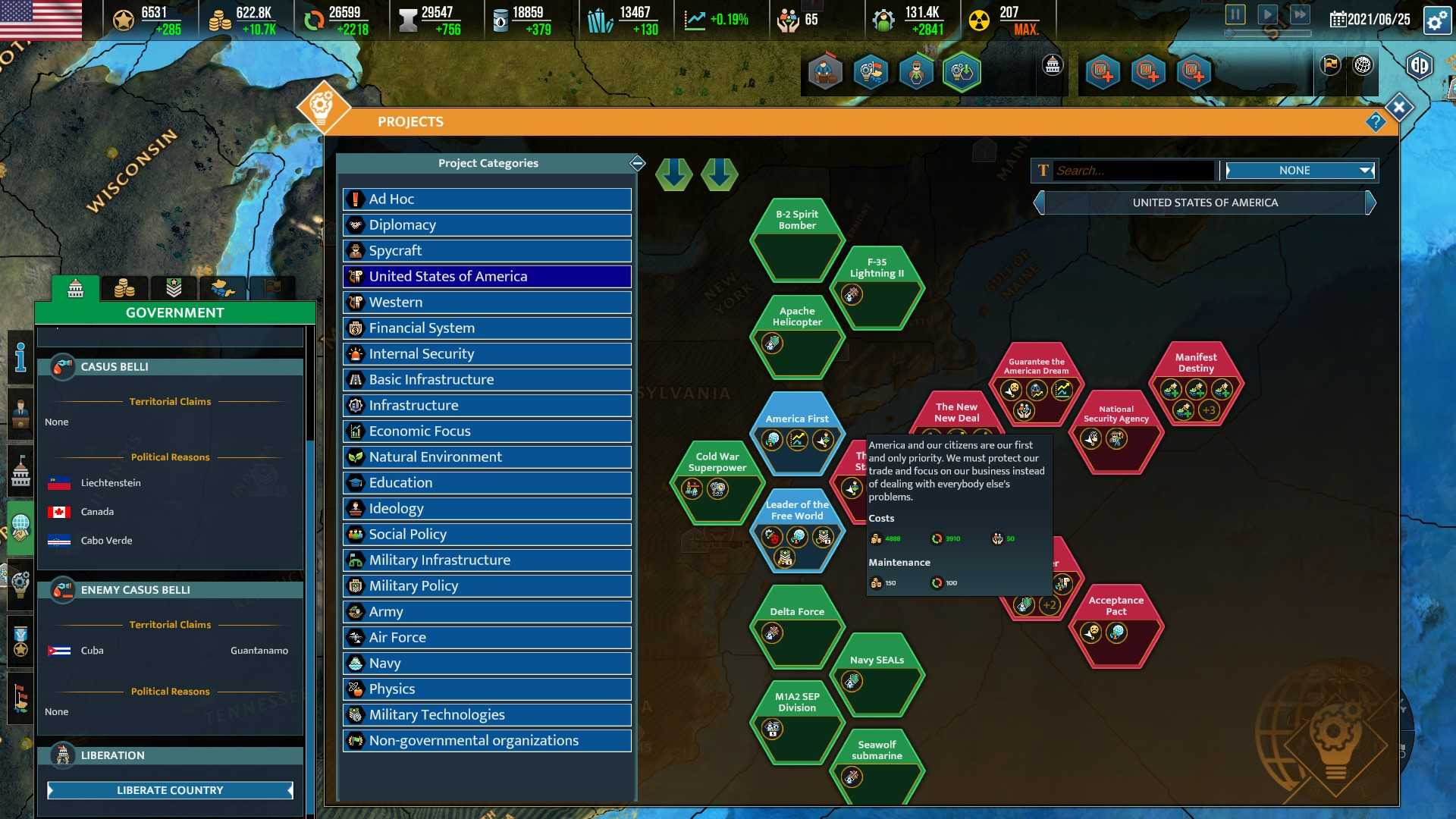
Task: Switch to the coins tab in the Government panel
Action: (x=125, y=287)
